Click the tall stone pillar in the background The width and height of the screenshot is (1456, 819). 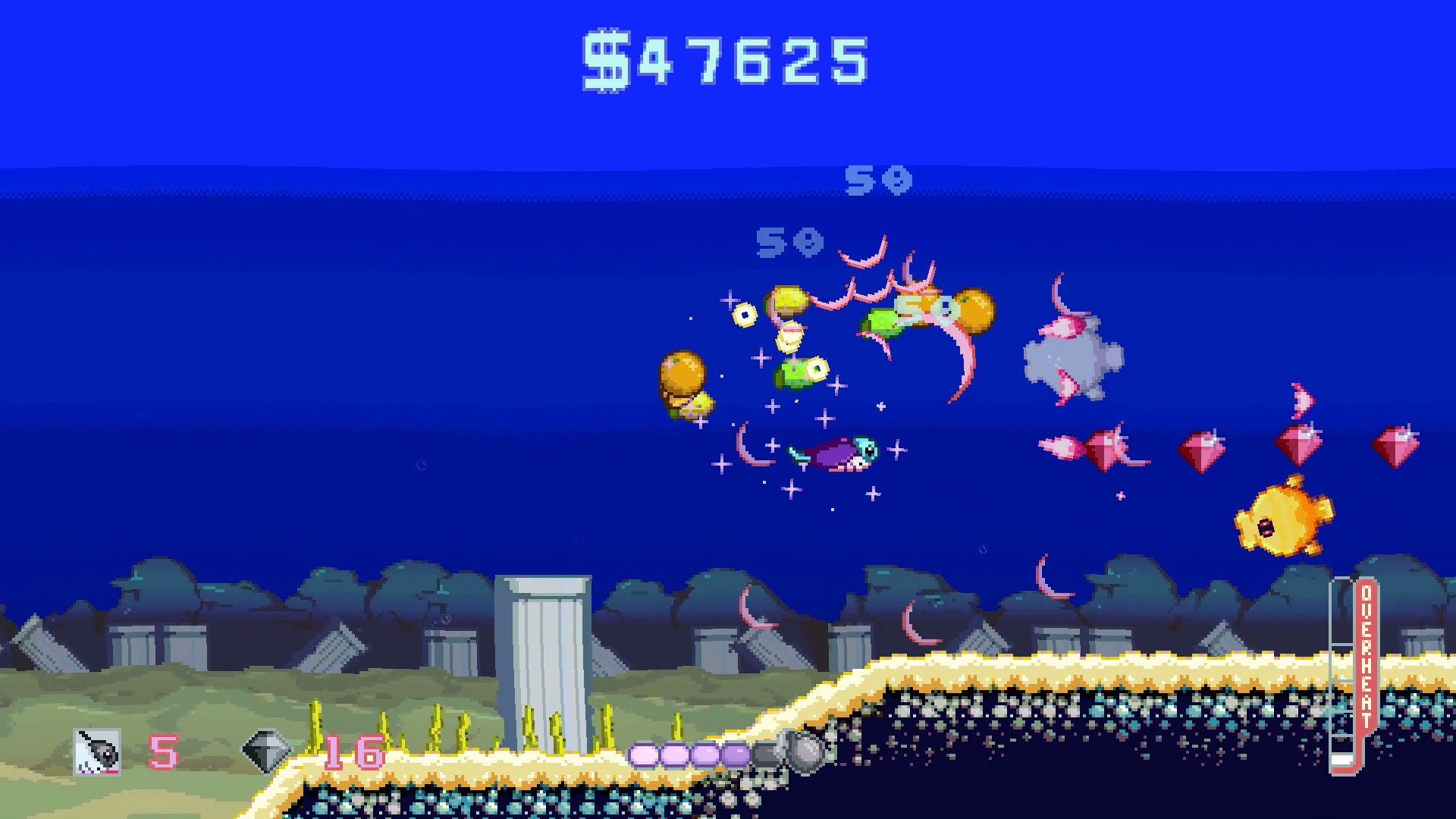coord(542,660)
